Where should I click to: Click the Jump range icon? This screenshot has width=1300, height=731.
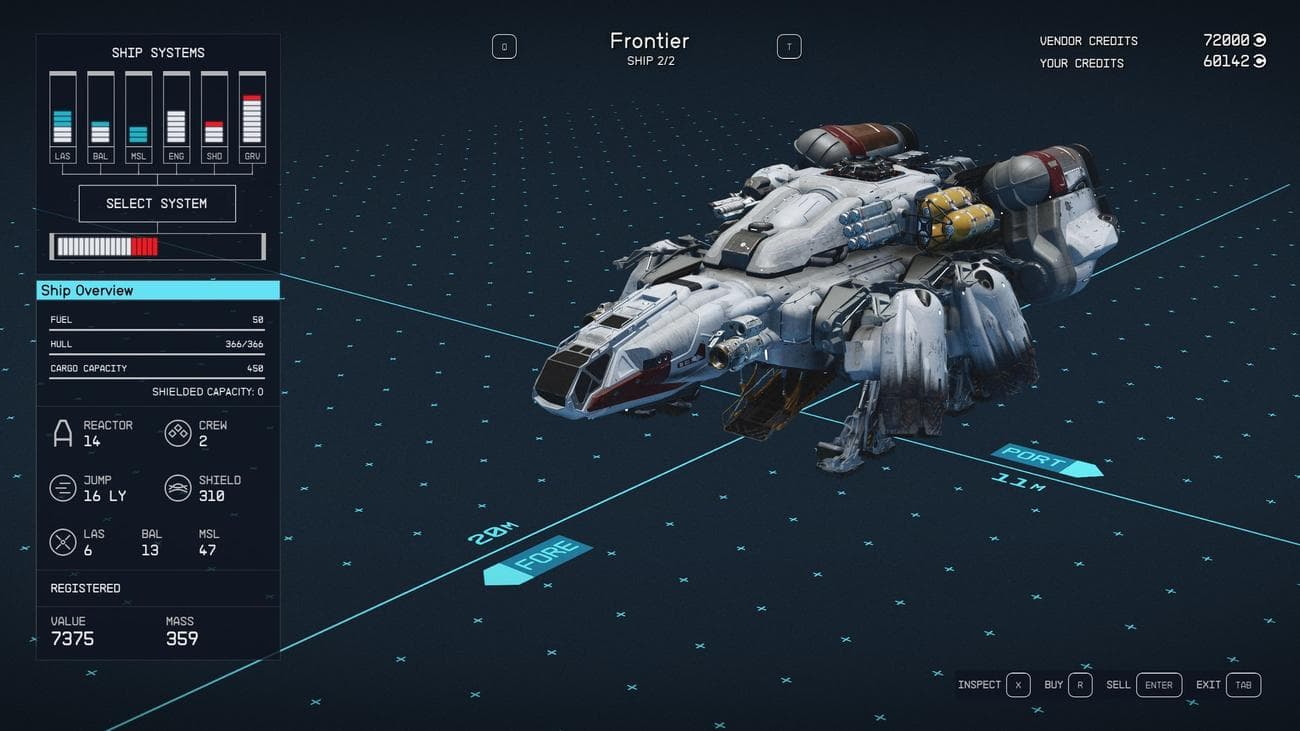[x=62, y=487]
